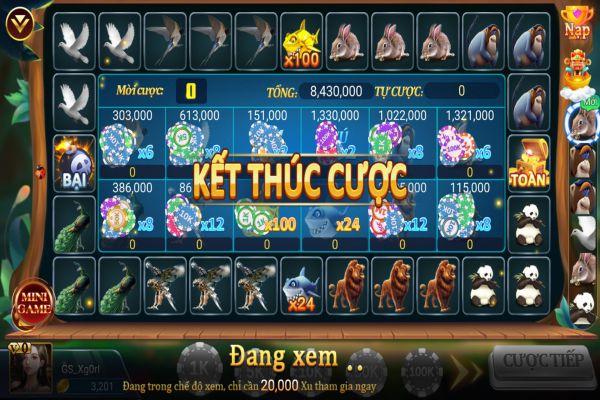Open the Nạp deposit shop

579,22
